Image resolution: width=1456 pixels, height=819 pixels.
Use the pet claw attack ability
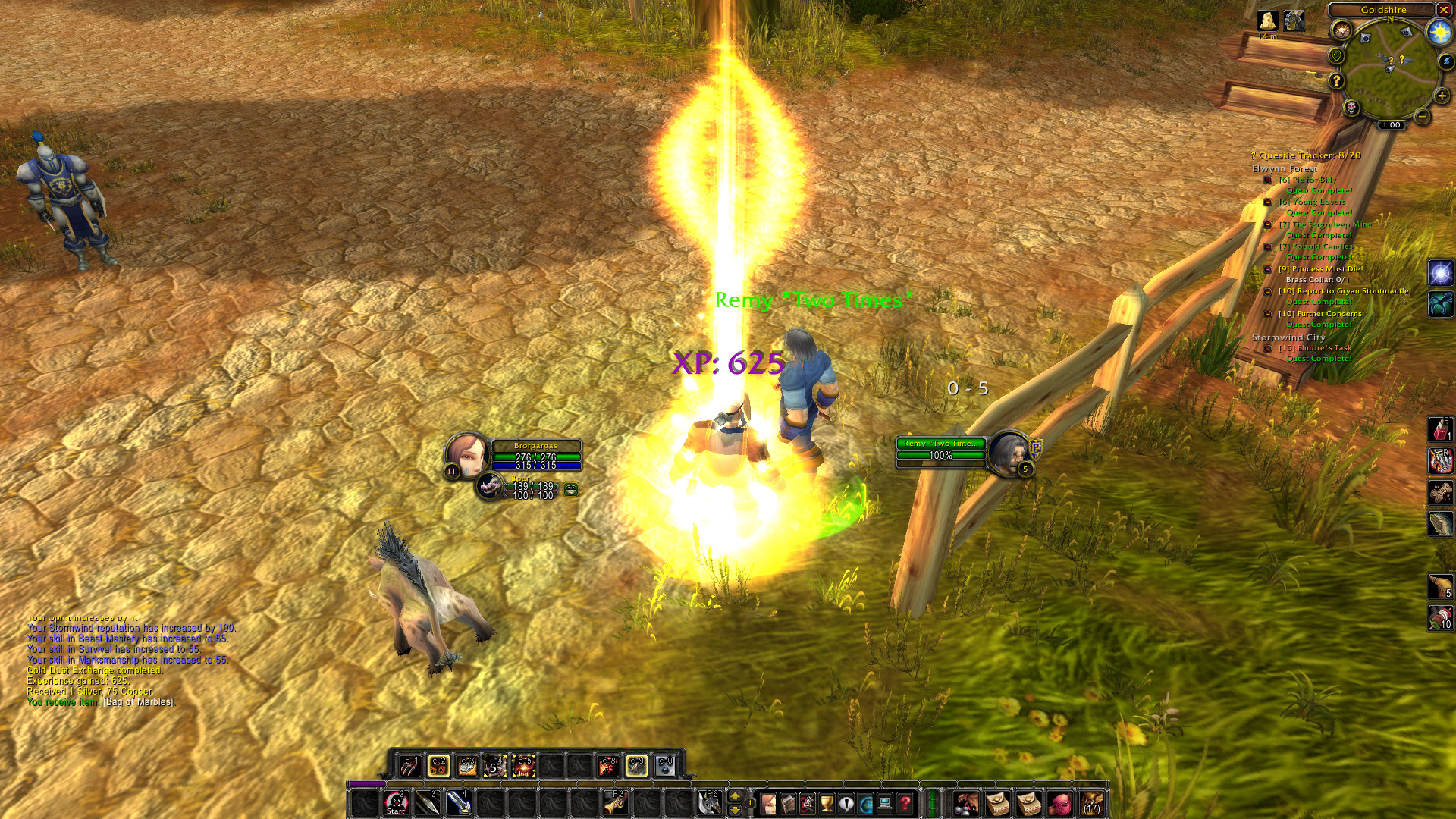[x=410, y=766]
